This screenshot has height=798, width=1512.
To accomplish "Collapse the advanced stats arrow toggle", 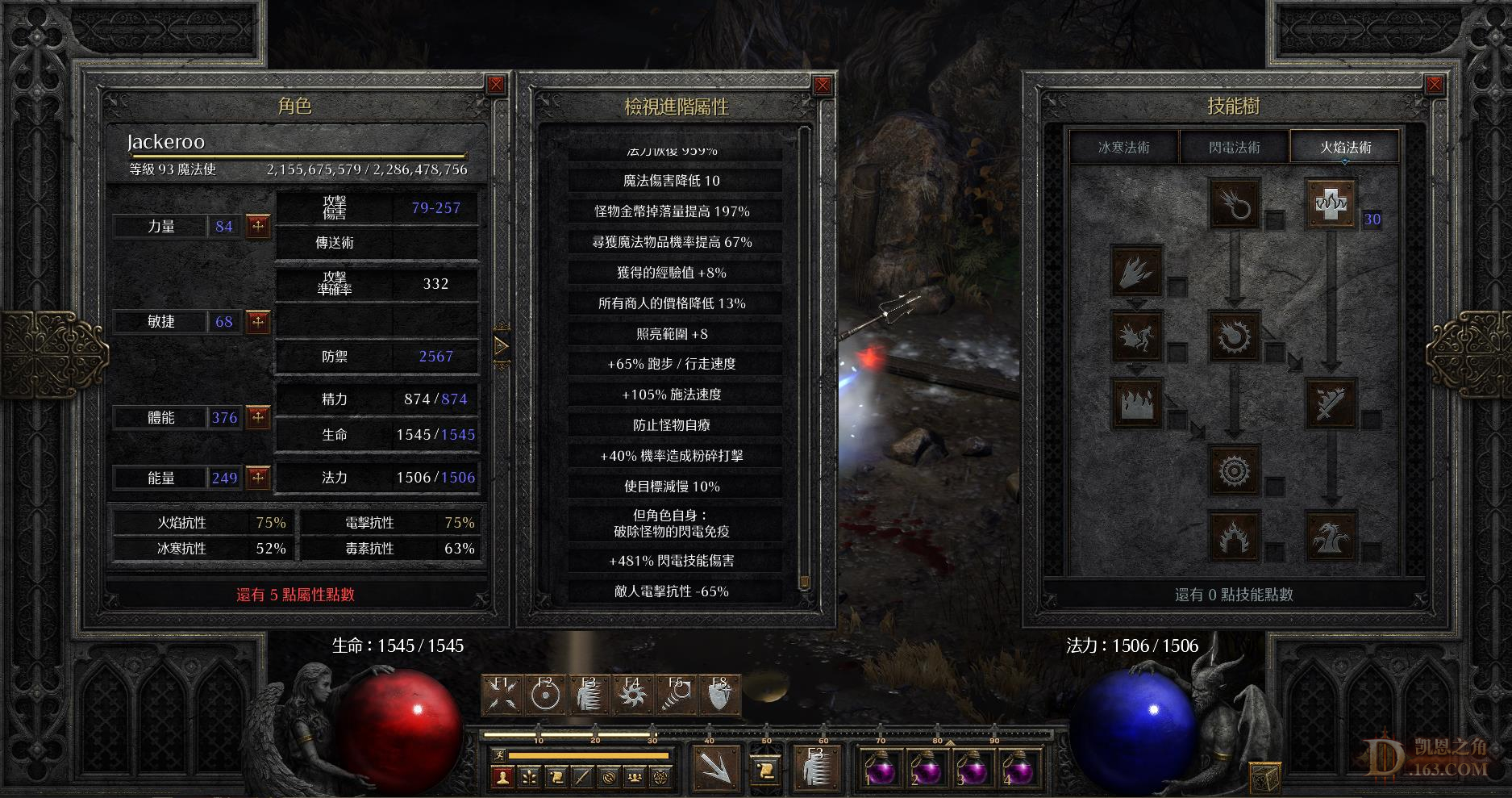I will pyautogui.click(x=502, y=346).
